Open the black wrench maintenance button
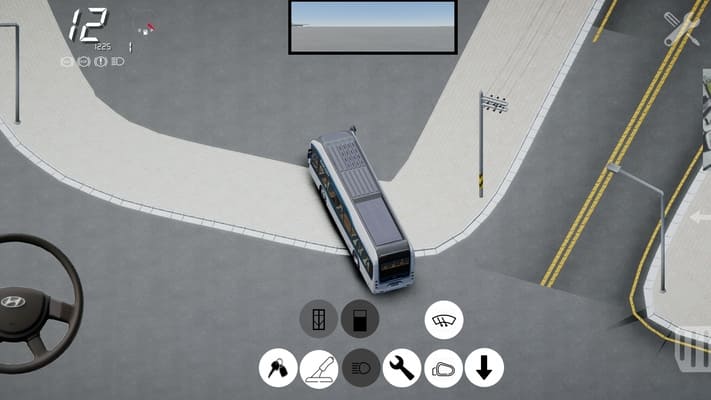 pyautogui.click(x=402, y=369)
